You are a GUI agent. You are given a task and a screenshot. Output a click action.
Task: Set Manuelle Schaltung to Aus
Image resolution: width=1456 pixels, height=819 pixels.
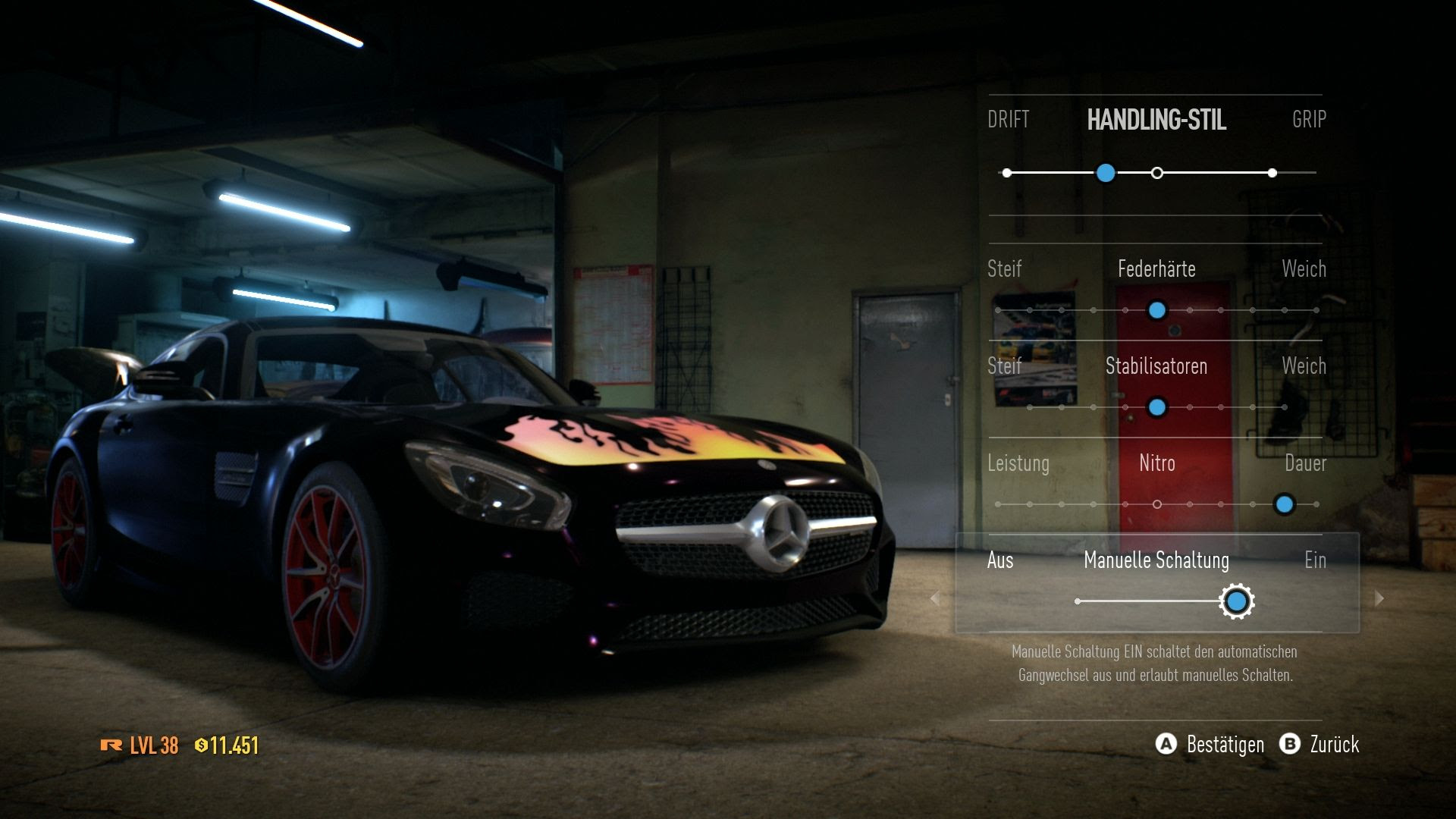coord(1000,560)
